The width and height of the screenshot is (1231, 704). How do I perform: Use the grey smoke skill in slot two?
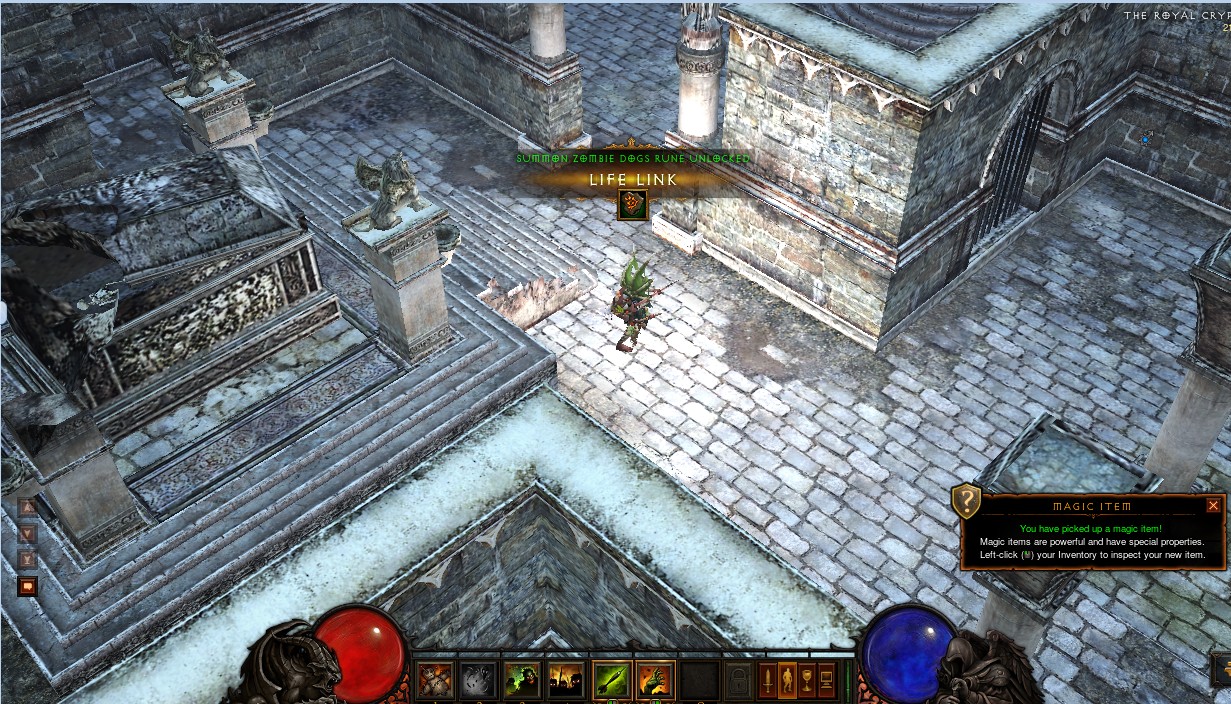(478, 680)
